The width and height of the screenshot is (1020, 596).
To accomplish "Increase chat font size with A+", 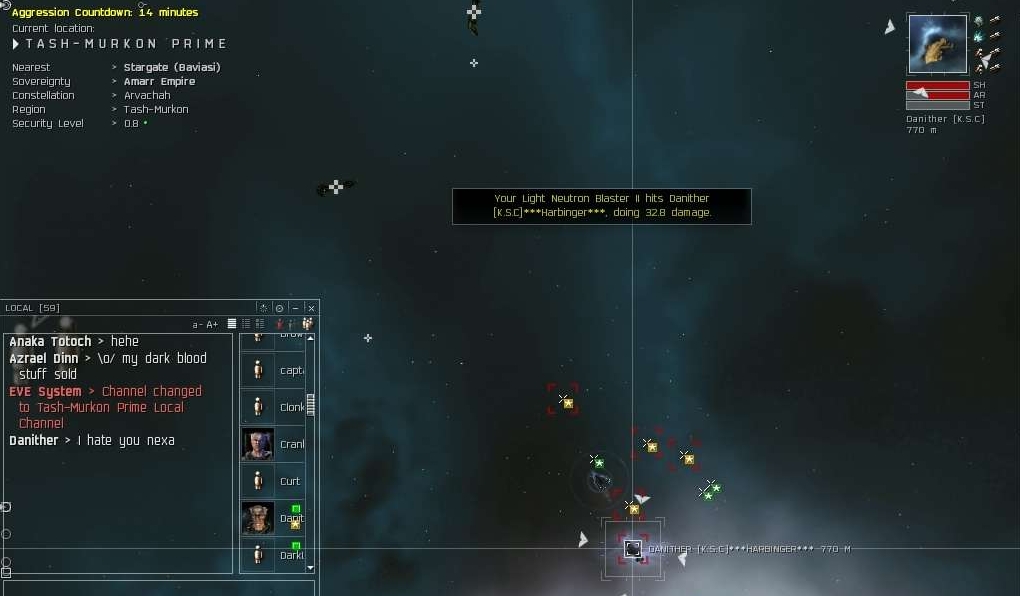I will pyautogui.click(x=212, y=324).
